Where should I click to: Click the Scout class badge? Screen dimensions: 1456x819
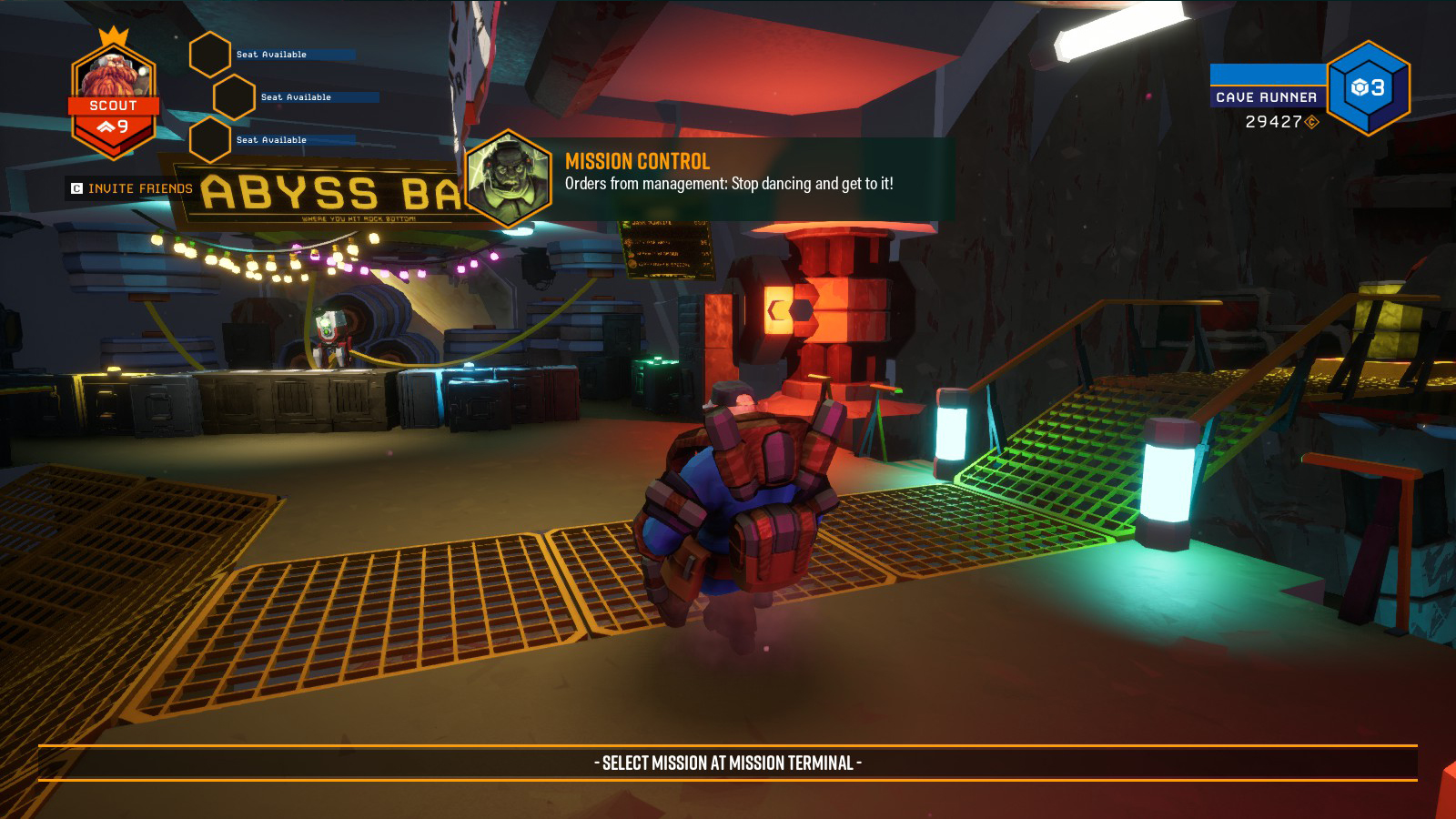pos(114,100)
